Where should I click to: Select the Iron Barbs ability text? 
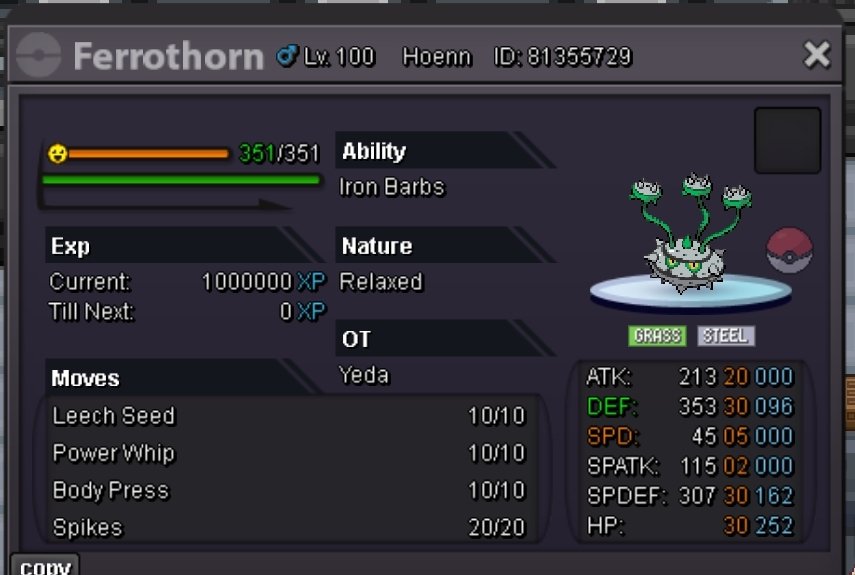point(392,187)
